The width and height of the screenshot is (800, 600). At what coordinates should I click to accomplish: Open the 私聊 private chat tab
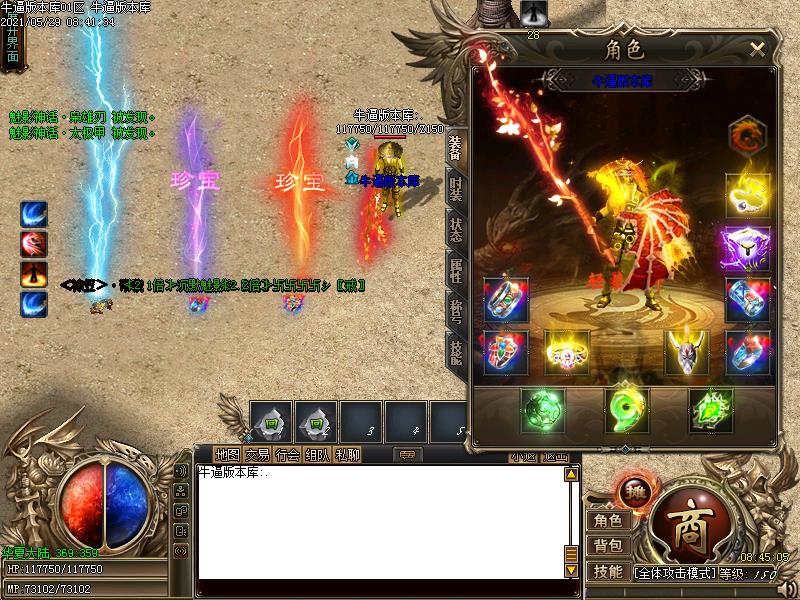tap(348, 455)
